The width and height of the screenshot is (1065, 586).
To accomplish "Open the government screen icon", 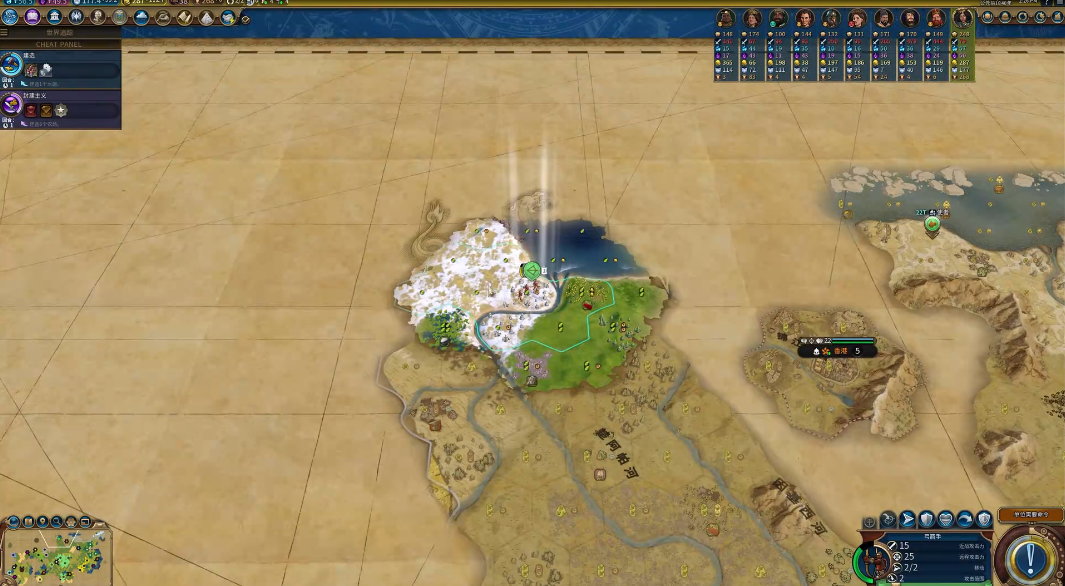I will coord(54,17).
